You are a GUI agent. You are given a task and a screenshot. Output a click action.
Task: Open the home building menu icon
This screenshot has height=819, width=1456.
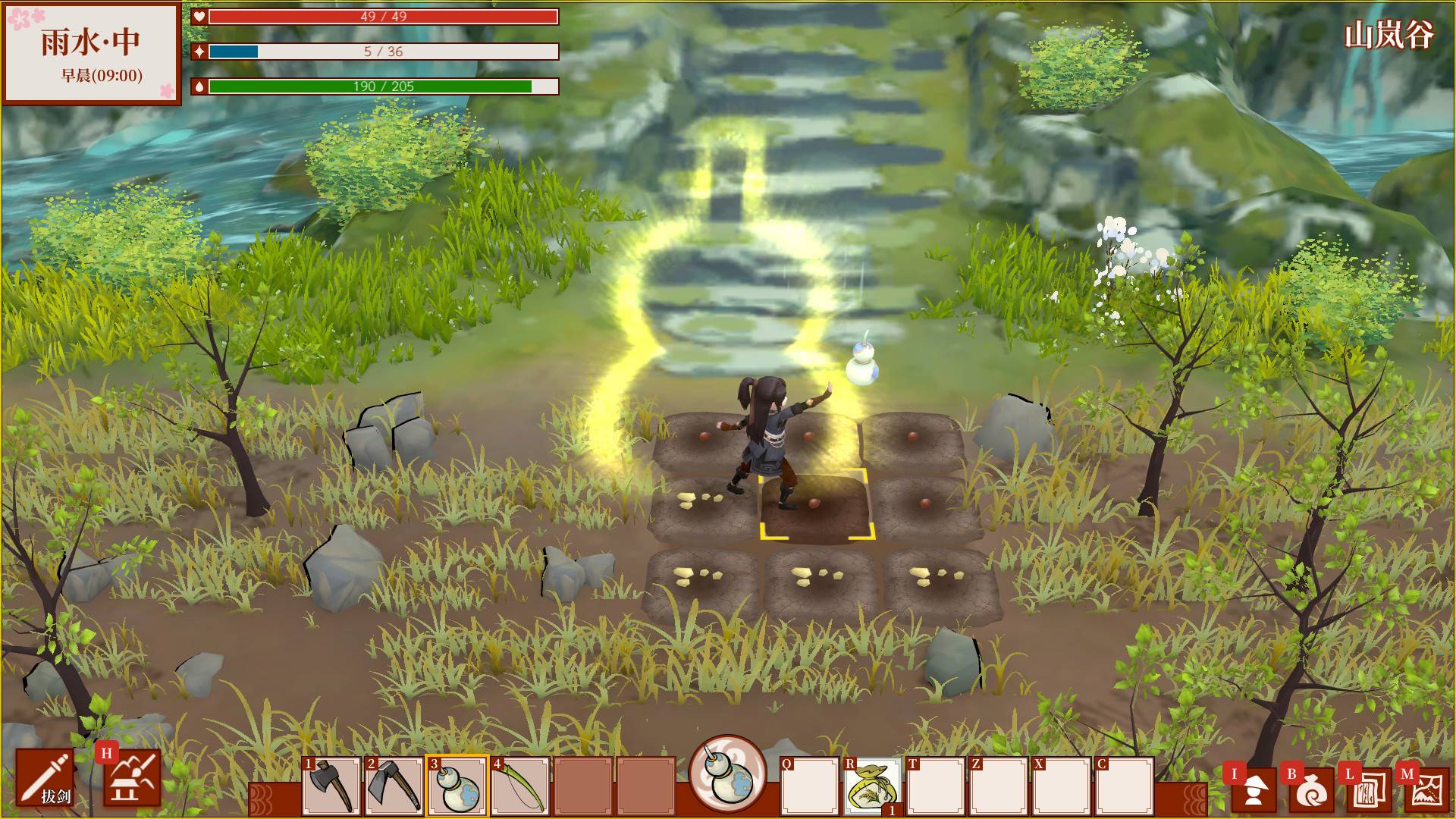133,778
